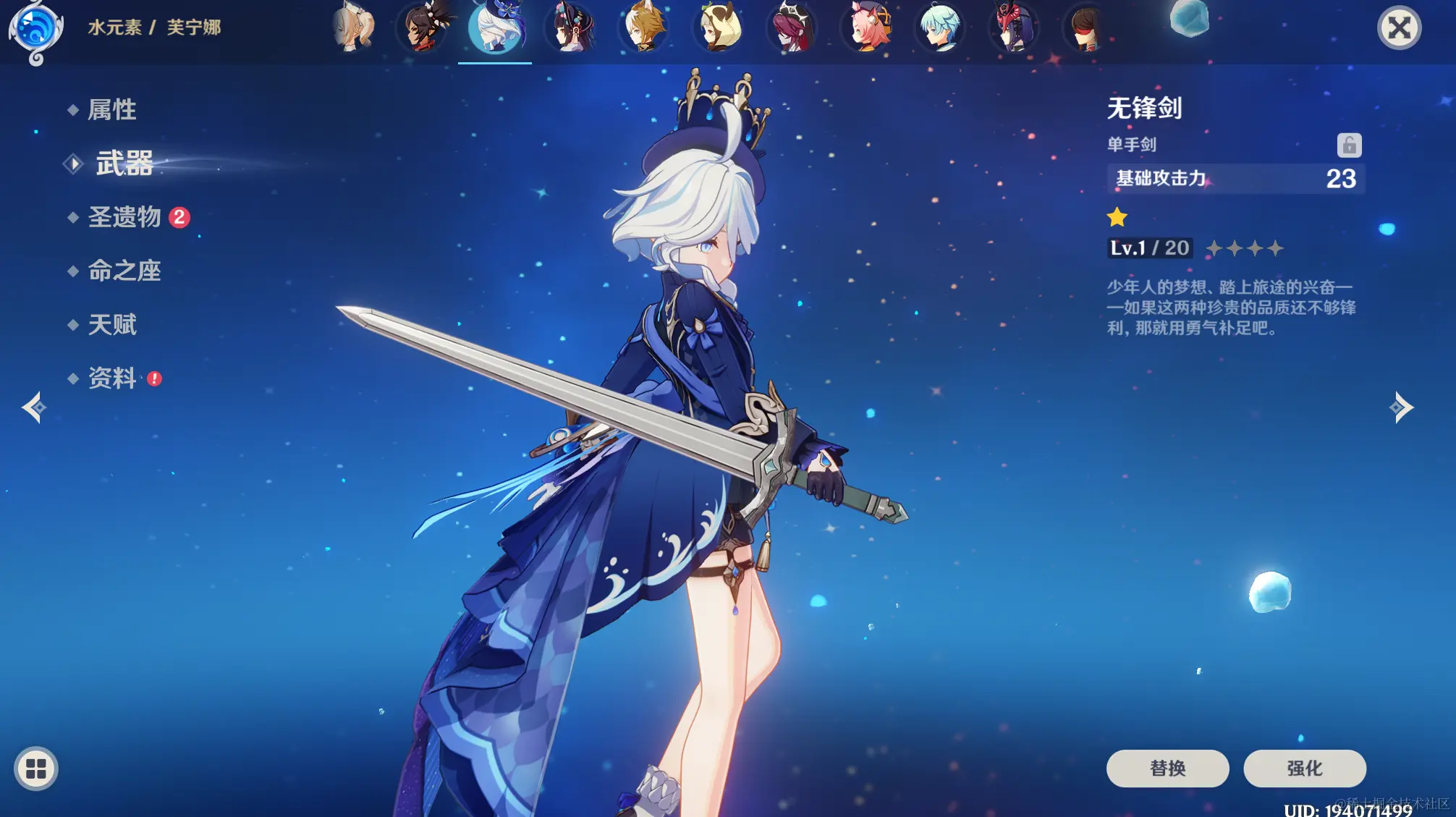Select the 武器 (Weapon) menu entry
This screenshot has width=1456, height=817.
tap(124, 164)
